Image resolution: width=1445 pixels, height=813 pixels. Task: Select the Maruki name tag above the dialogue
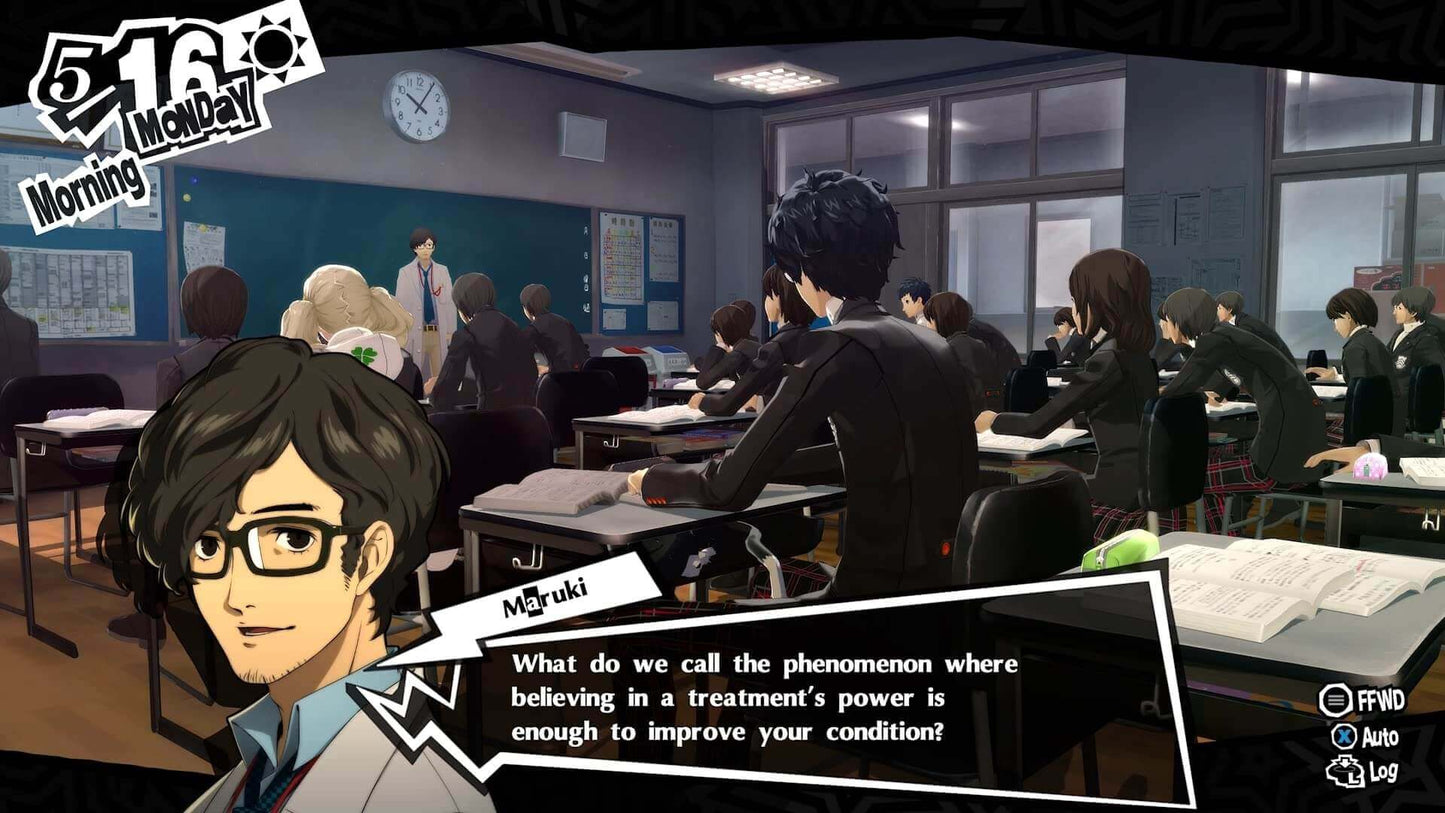coord(547,600)
